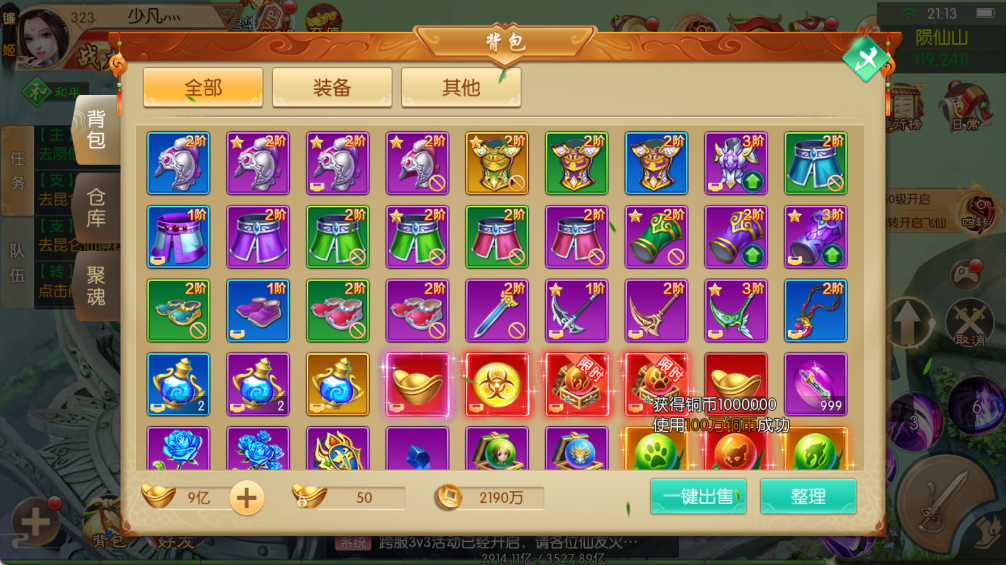Click 一键出售 to sell items quickly
Image resolution: width=1006 pixels, height=565 pixels.
coord(698,497)
